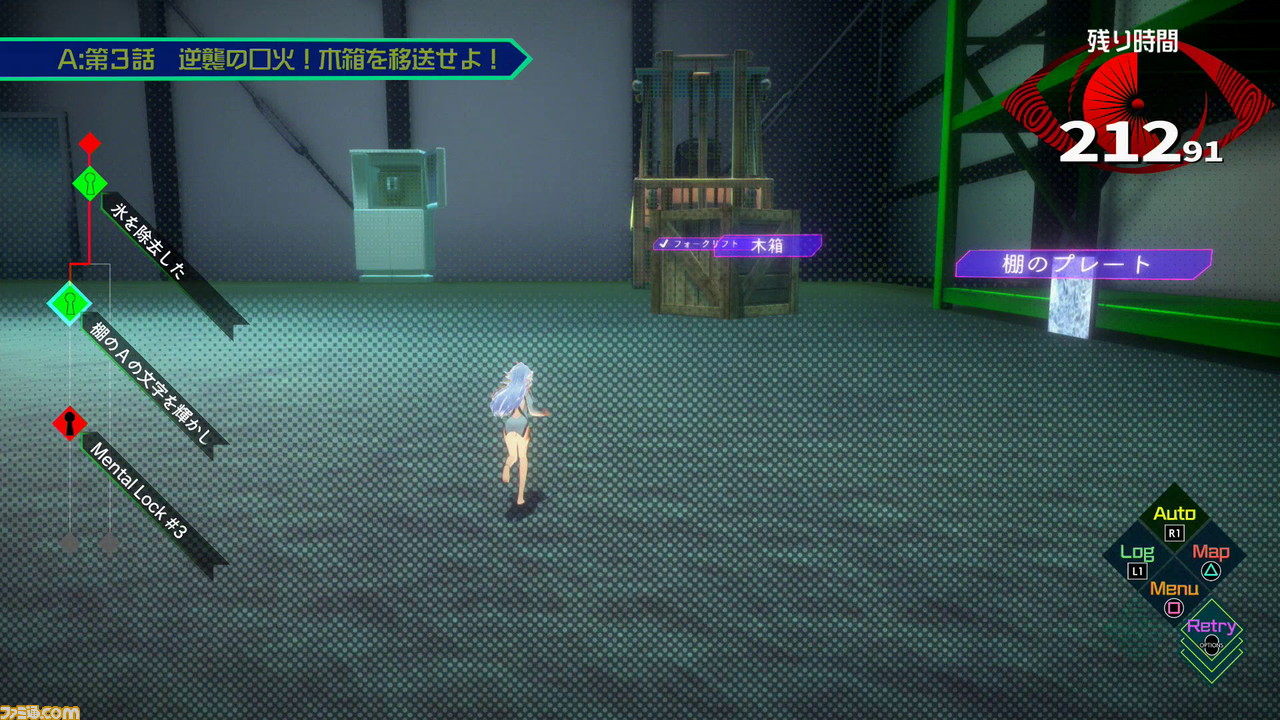Screen dimensions: 1280x720
Task: Click the red Mental Lock #3 keyhole icon
Action: coord(68,423)
